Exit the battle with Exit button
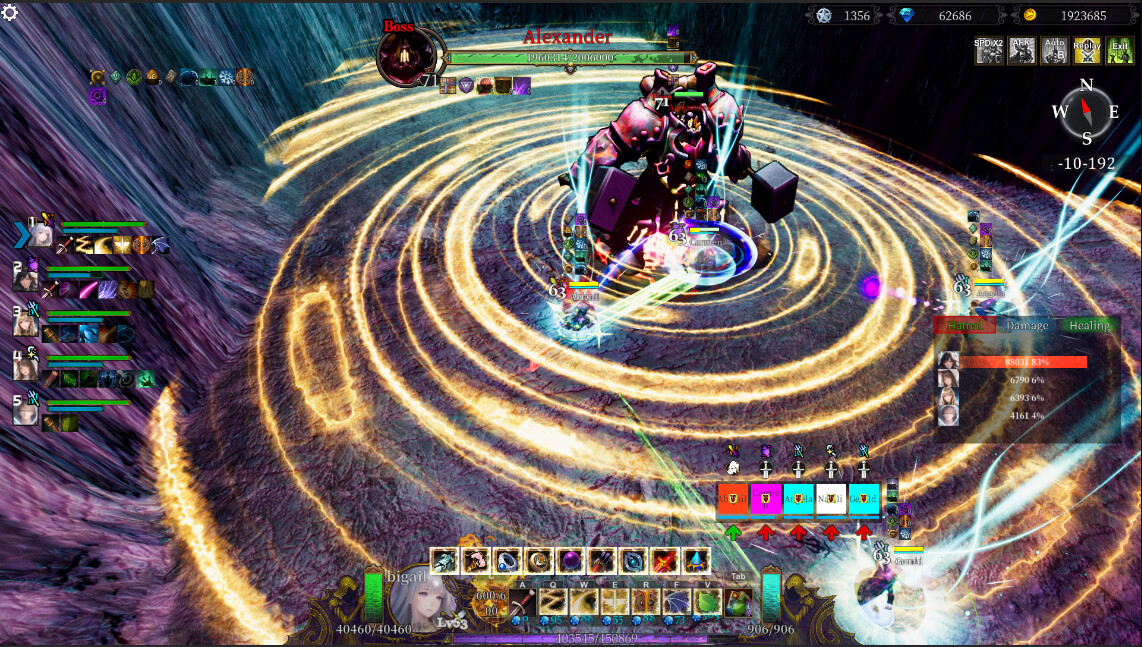Viewport: 1142px width, 647px height. point(1119,51)
